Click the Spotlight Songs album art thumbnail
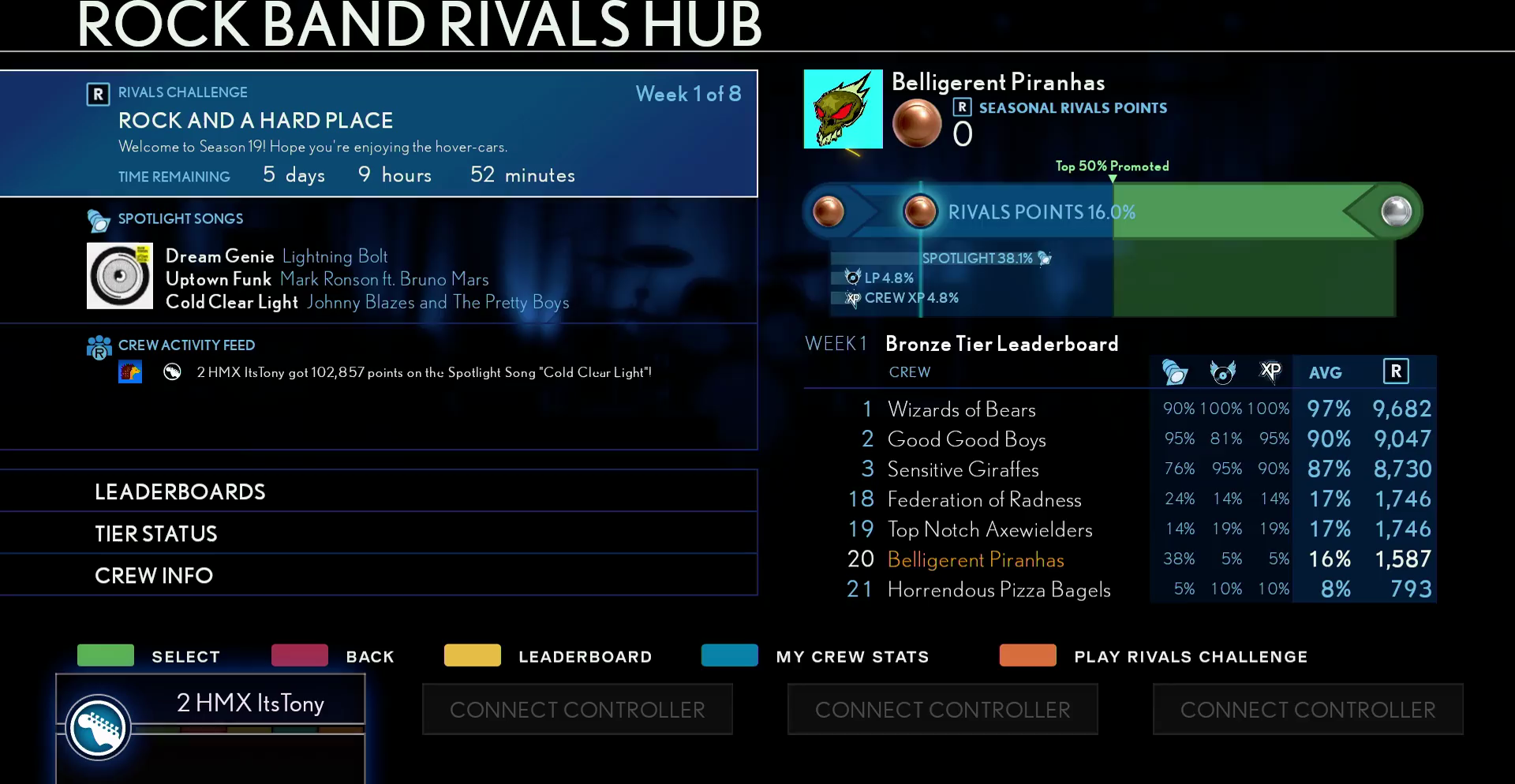1515x784 pixels. [x=120, y=275]
